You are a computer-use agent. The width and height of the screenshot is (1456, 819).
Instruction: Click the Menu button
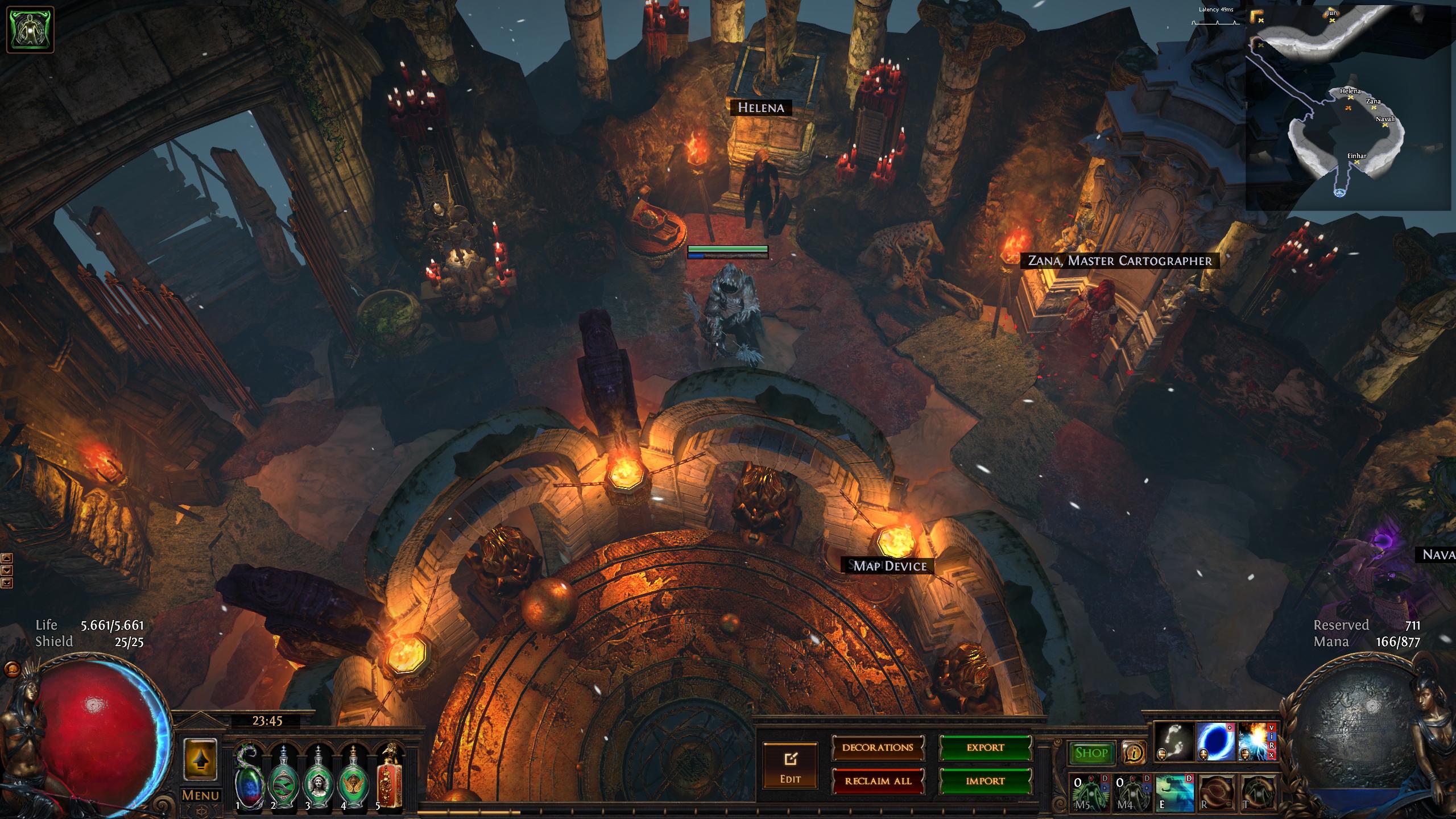(x=200, y=796)
